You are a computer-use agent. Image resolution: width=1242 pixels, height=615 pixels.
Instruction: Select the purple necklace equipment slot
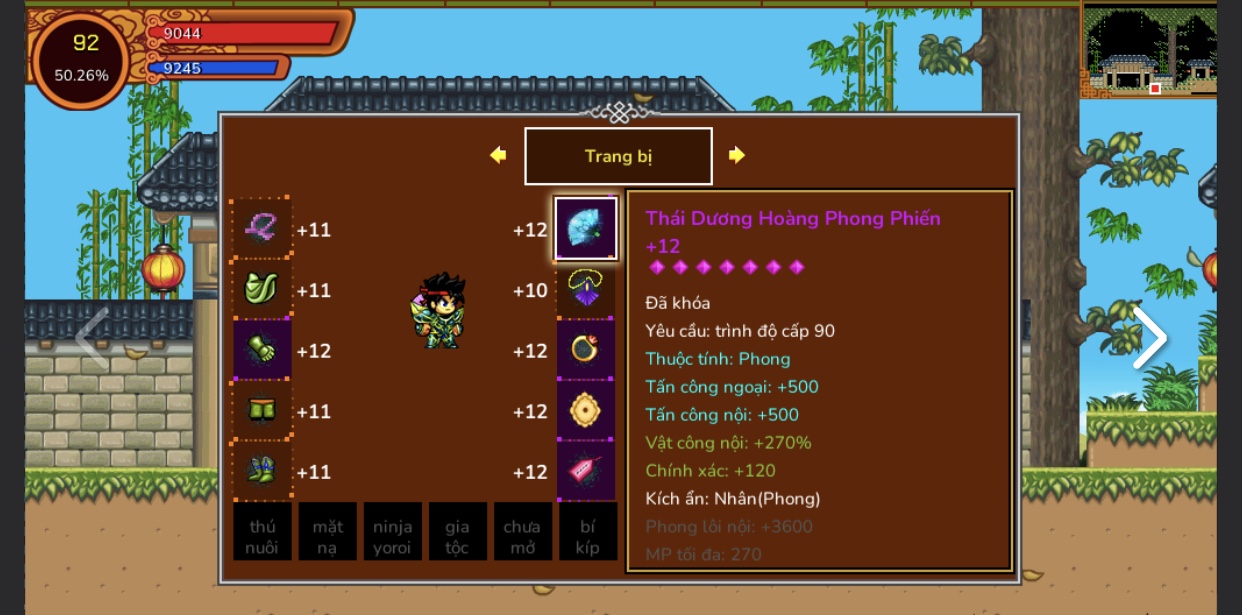pyautogui.click(x=586, y=290)
